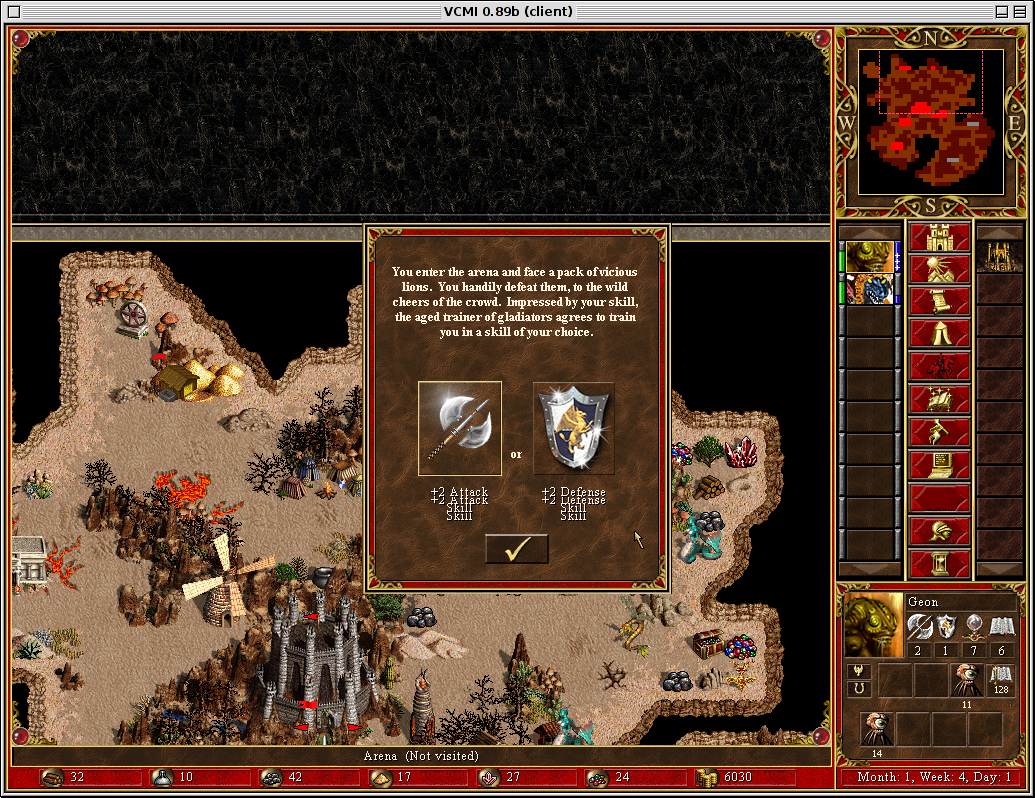Image resolution: width=1035 pixels, height=798 pixels.
Task: End the turn with the hourglass button
Action: (939, 563)
